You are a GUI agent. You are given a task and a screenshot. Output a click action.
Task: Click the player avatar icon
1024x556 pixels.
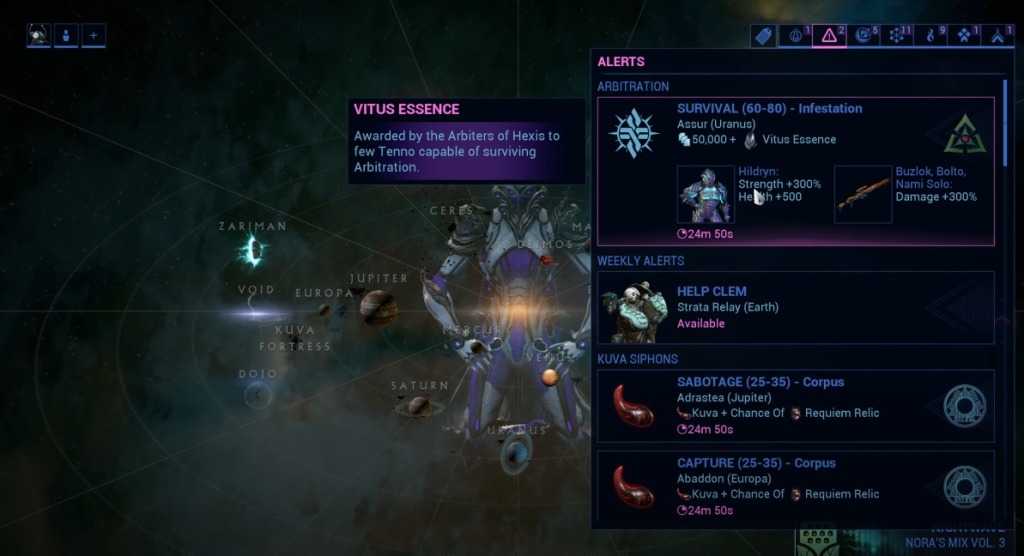tap(39, 36)
